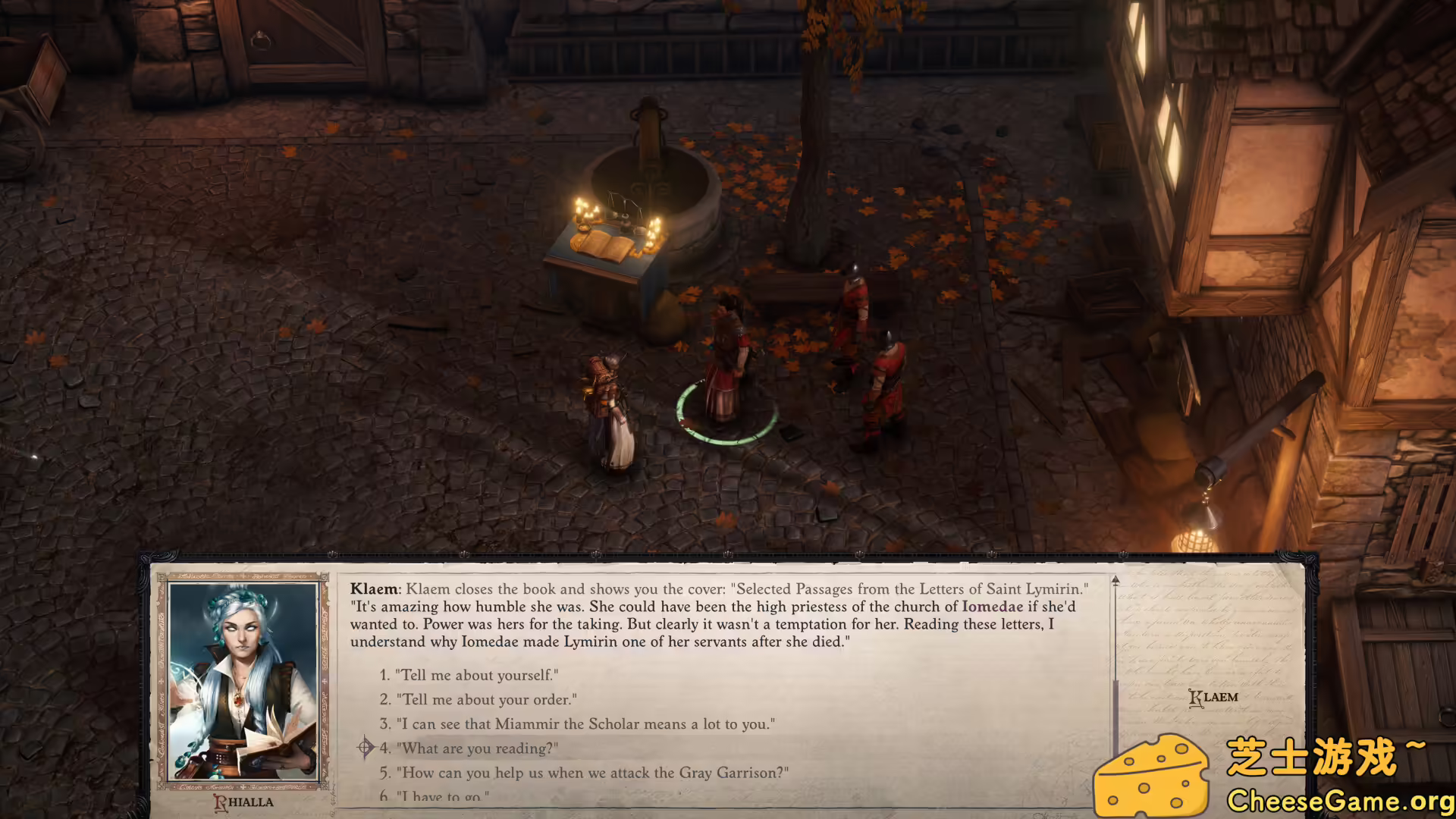Click the diamond marker beside option 4
Viewport: 1456px width, 819px height.
coord(366,748)
